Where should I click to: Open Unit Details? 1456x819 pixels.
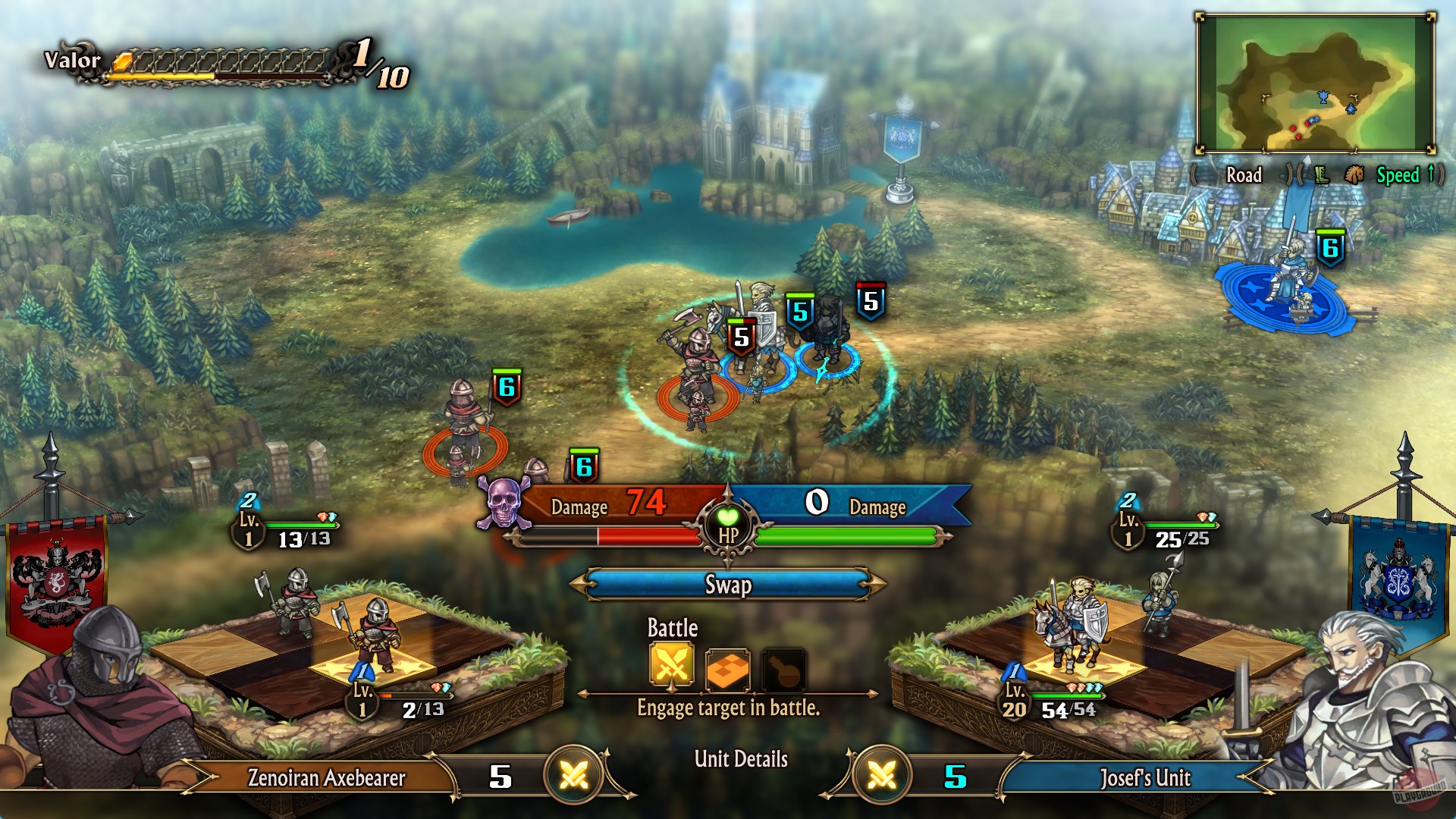pyautogui.click(x=741, y=757)
